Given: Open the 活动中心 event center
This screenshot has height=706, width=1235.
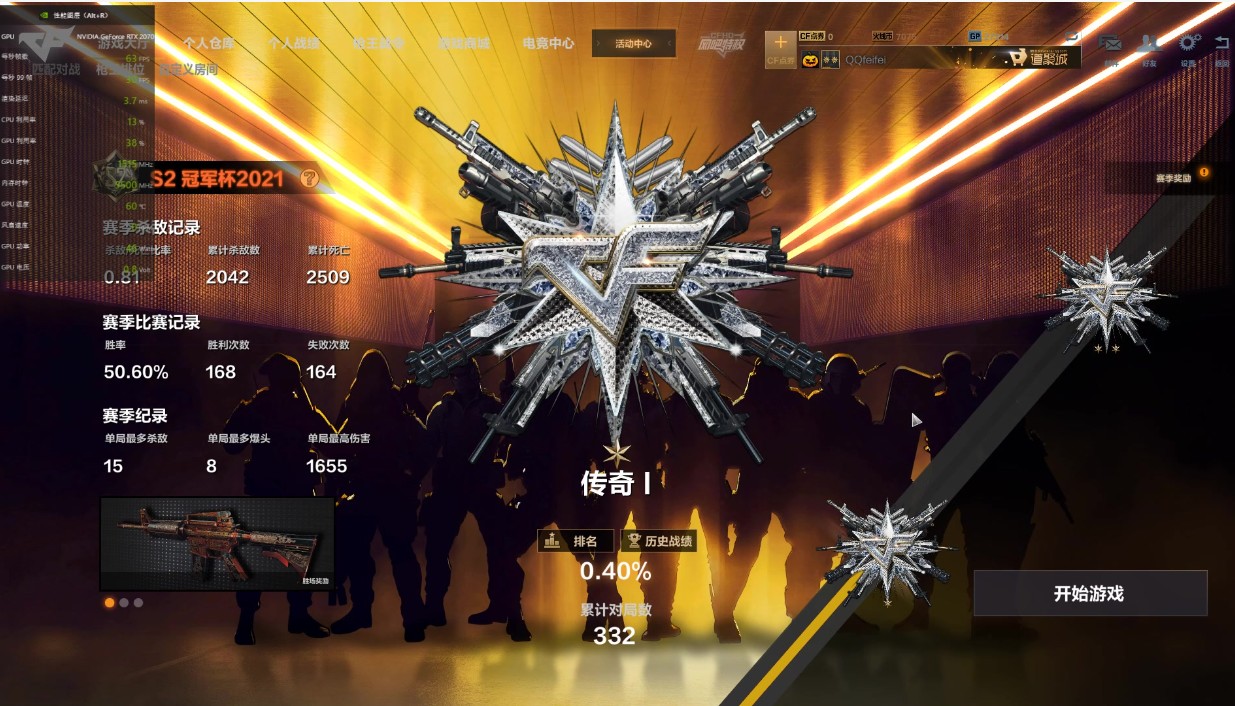Looking at the screenshot, I should (633, 44).
